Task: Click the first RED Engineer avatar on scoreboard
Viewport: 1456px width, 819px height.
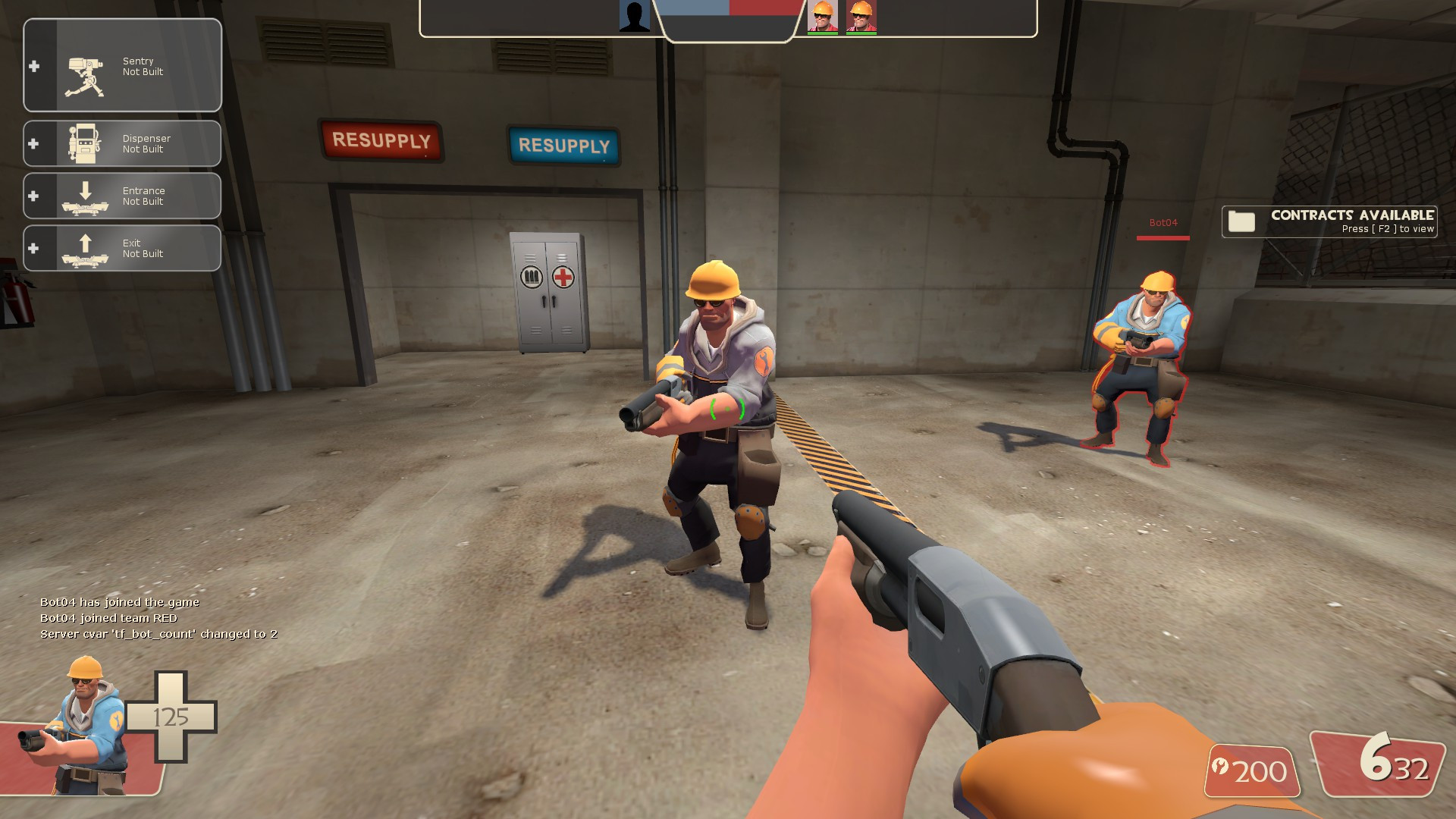Action: coord(824,18)
